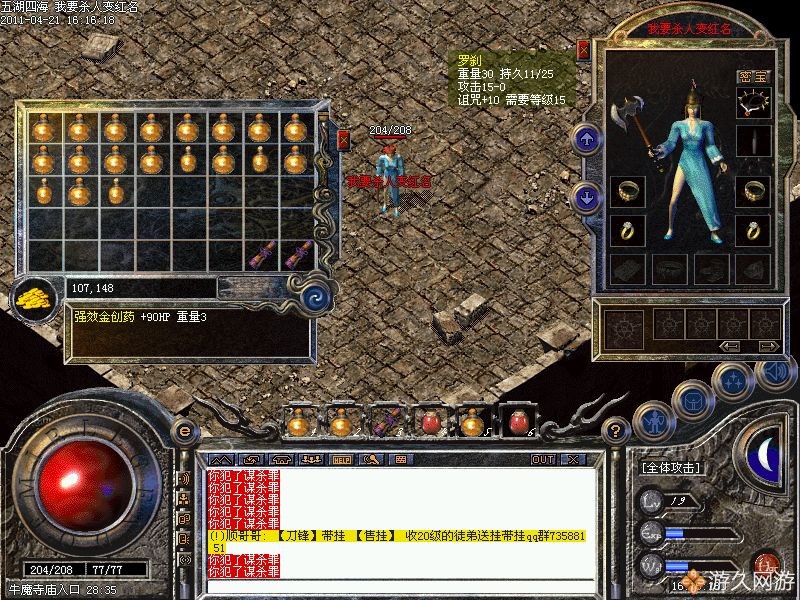Show the next character page with down arrow
Screen dimensions: 800x600
click(x=587, y=196)
